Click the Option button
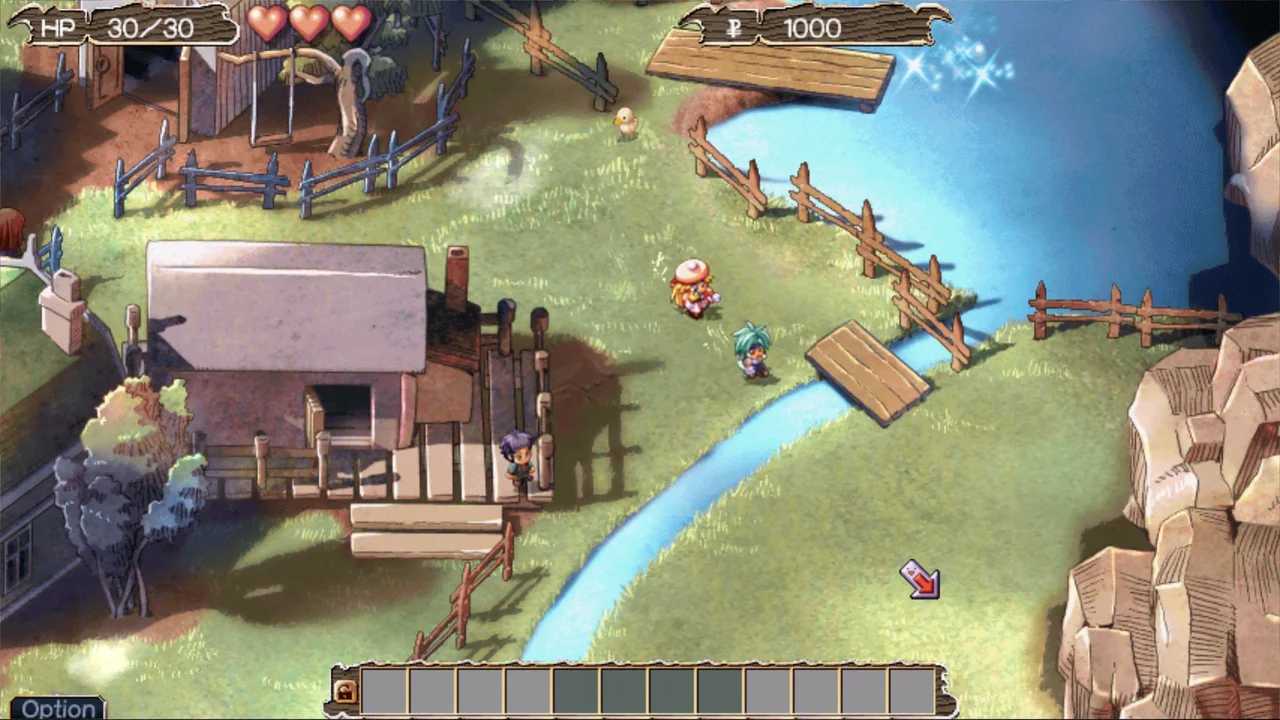Screen dimensions: 1280x720 (58, 708)
